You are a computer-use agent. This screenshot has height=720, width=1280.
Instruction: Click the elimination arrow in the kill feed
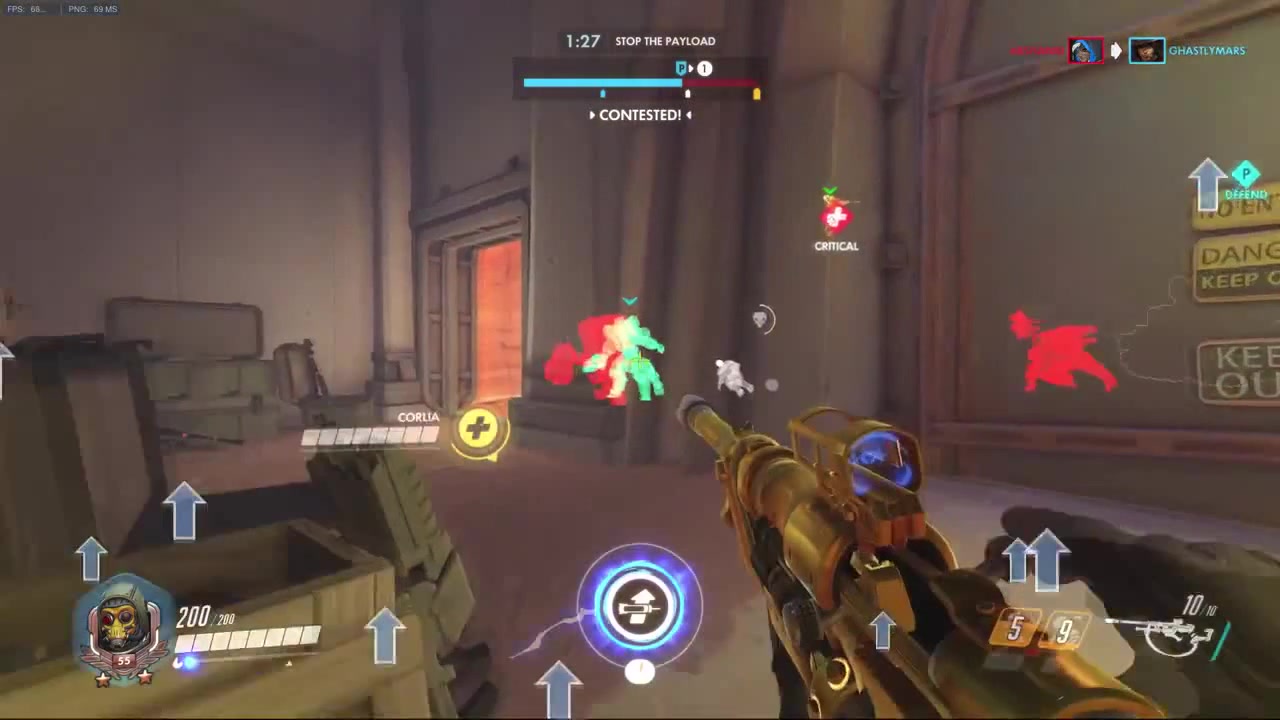pyautogui.click(x=1115, y=50)
